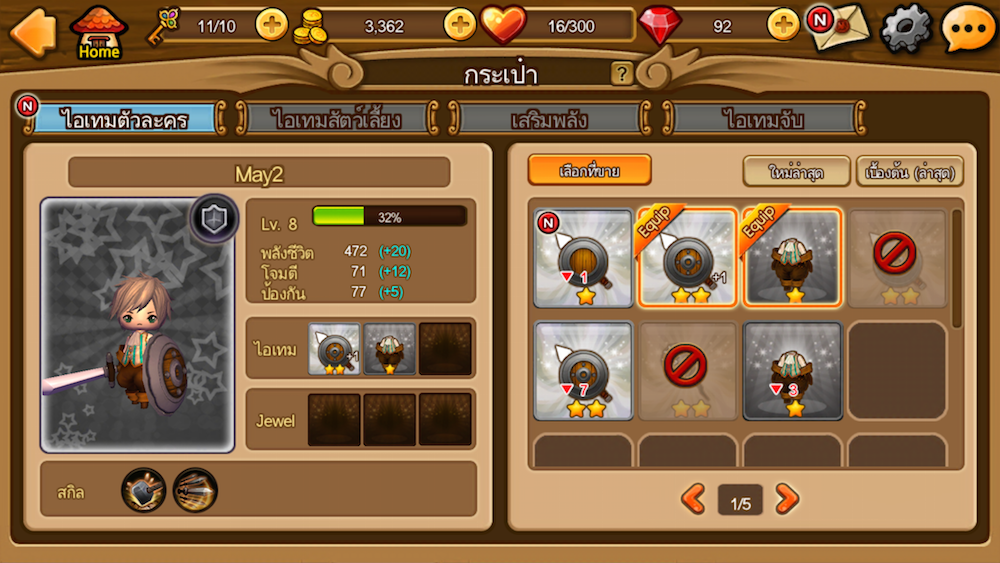1000x563 pixels.
Task: Select the new shield item marked N
Action: point(583,258)
